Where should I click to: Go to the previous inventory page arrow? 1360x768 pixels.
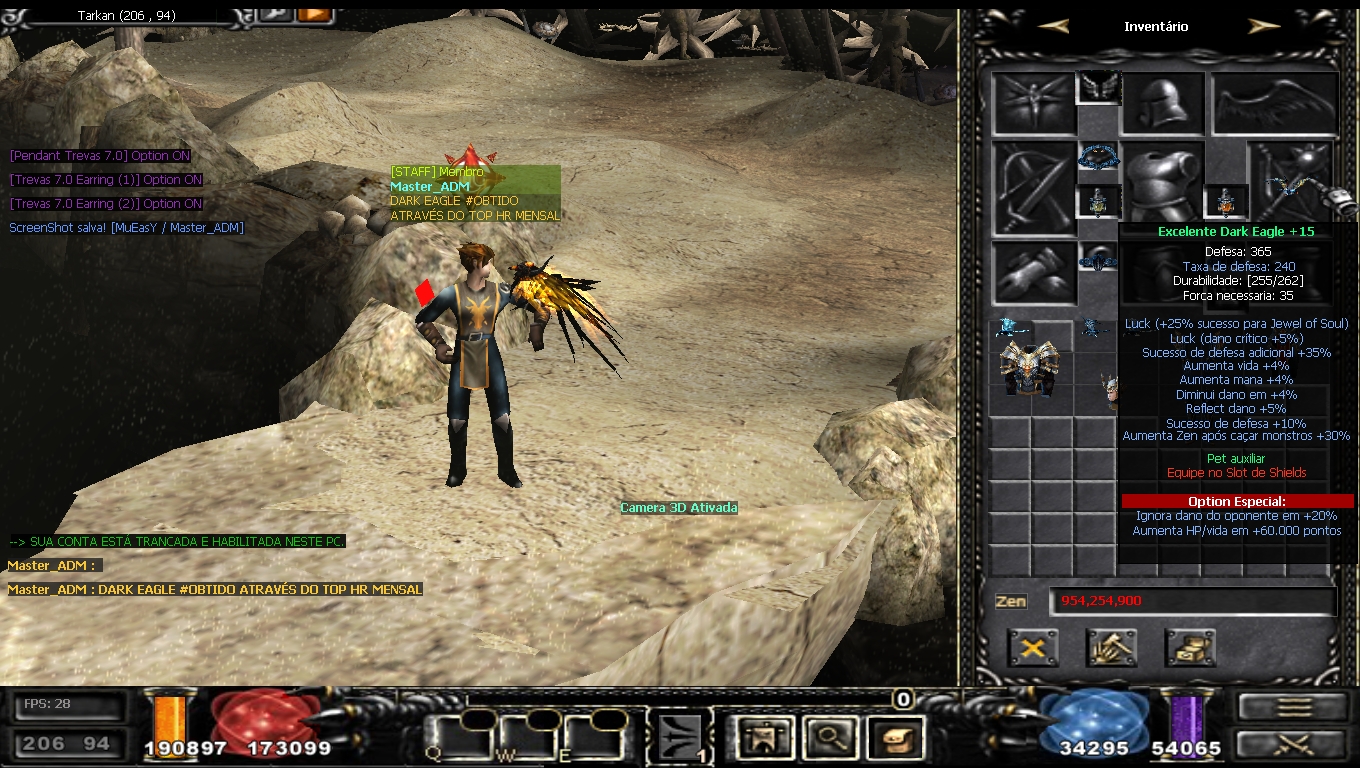click(x=1053, y=27)
